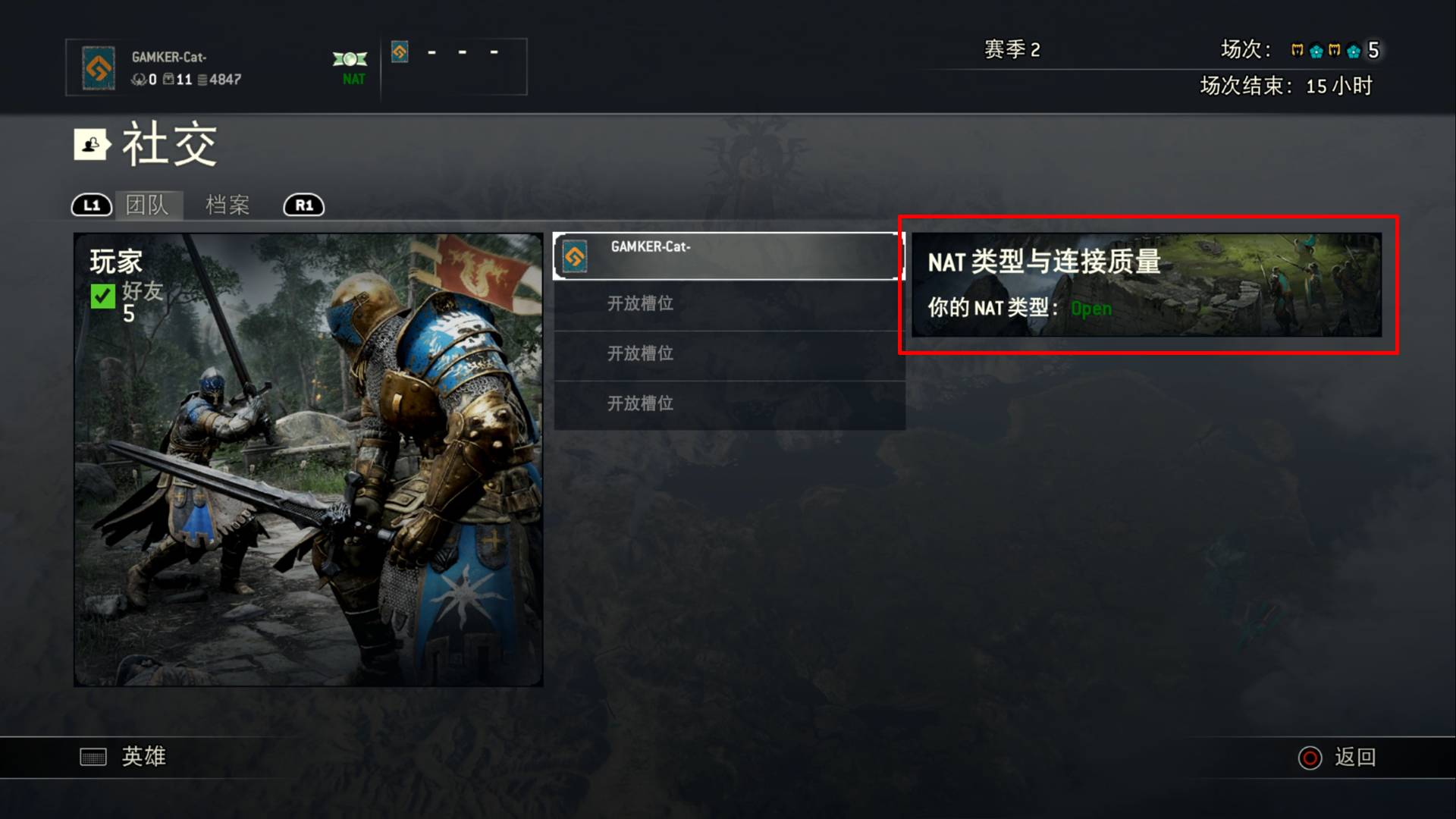Image resolution: width=1456 pixels, height=819 pixels.
Task: Click the GAMKER-Cat- player emblem icon
Action: point(98,67)
